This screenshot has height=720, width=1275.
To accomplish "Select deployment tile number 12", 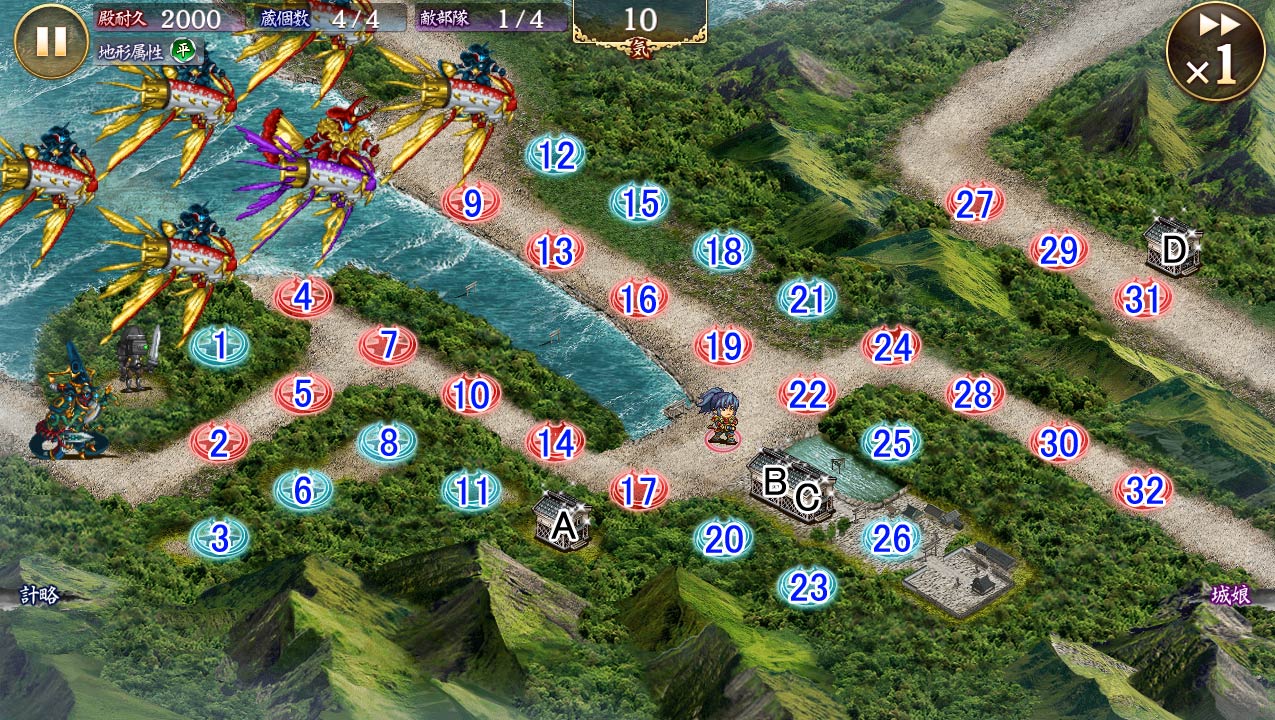I will click(x=555, y=156).
